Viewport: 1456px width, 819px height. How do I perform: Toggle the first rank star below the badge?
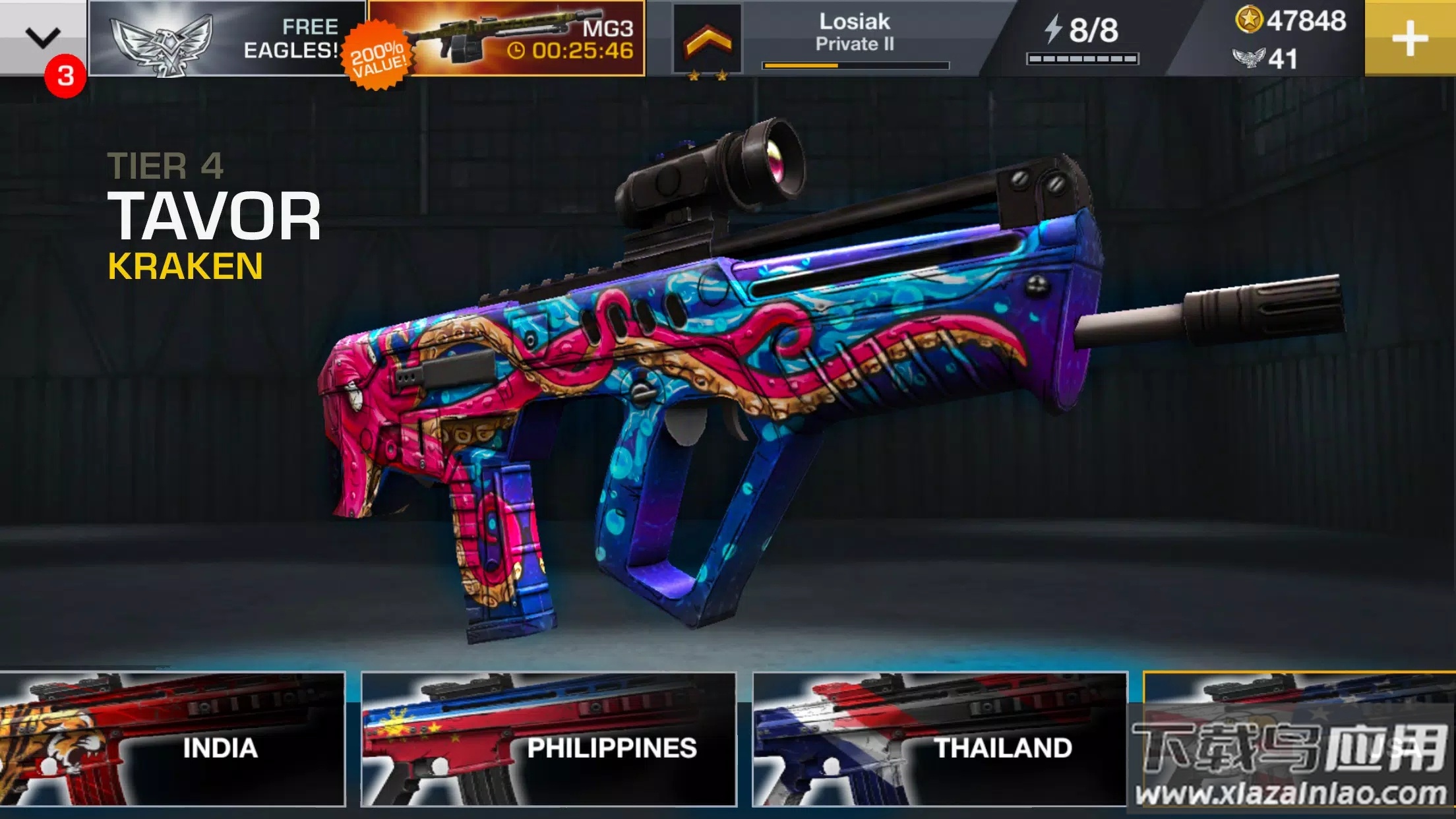pyautogui.click(x=695, y=75)
